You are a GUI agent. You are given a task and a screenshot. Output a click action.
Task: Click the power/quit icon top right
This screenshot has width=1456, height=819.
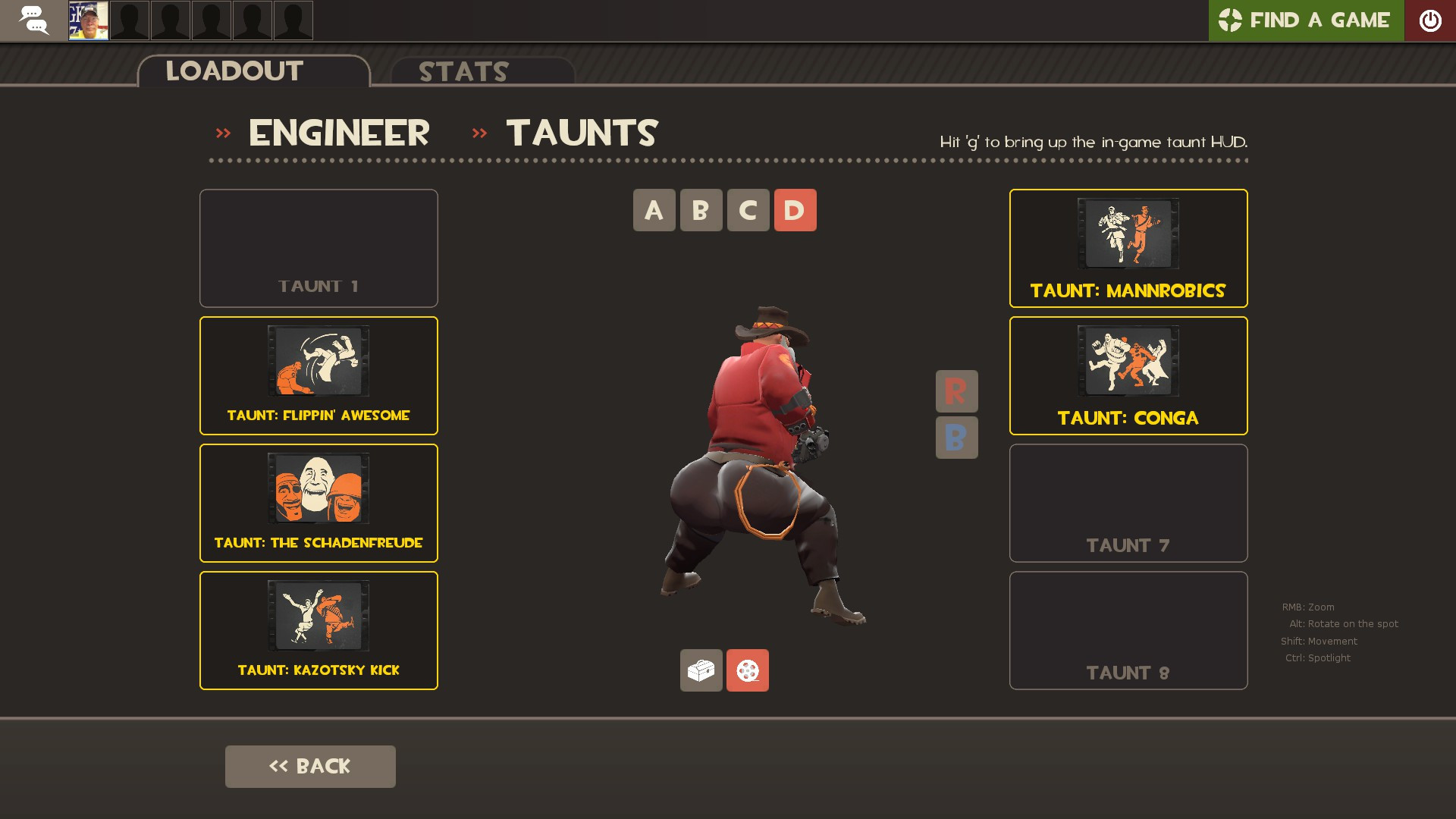point(1431,20)
